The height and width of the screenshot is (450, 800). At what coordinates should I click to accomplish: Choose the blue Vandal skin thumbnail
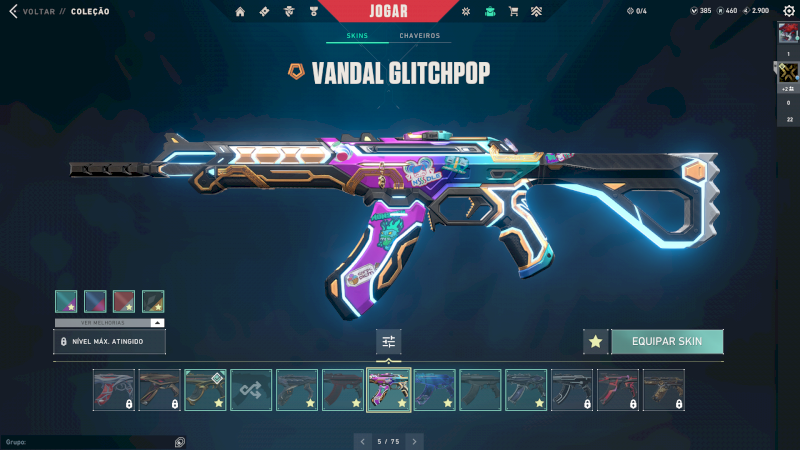(435, 390)
